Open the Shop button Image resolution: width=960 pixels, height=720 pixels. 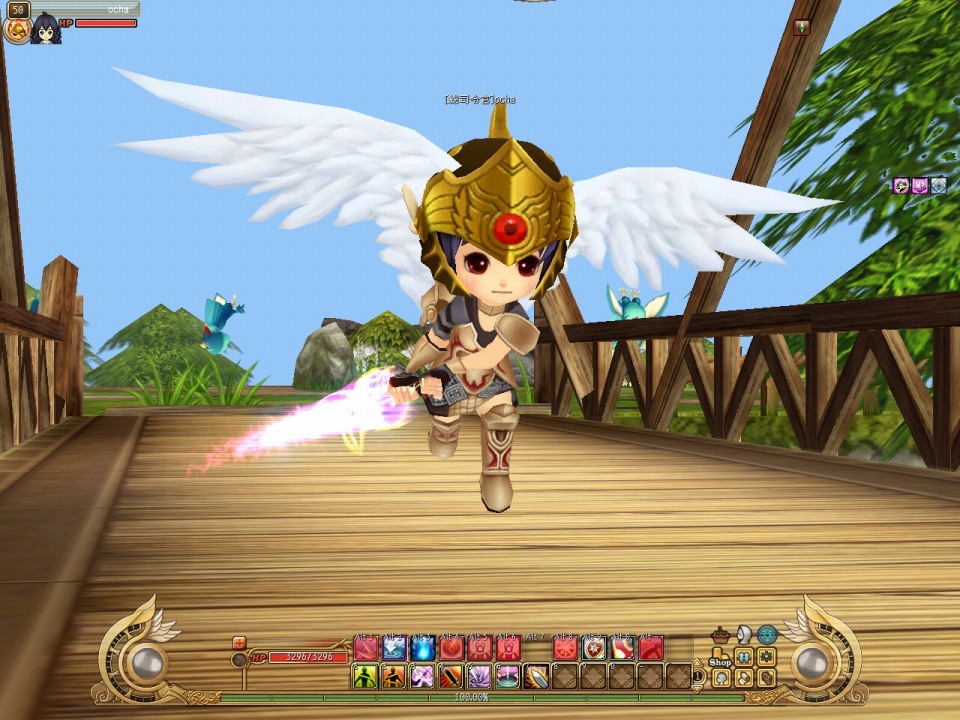[721, 659]
